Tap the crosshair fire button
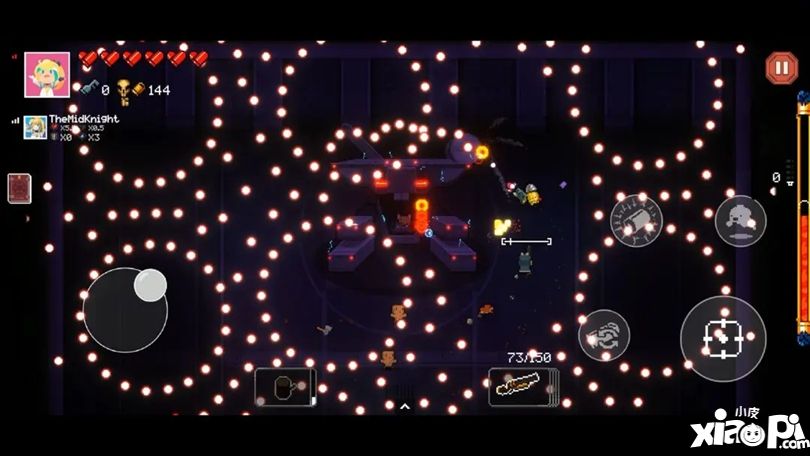Viewport: 810px width, 456px height. tap(723, 338)
